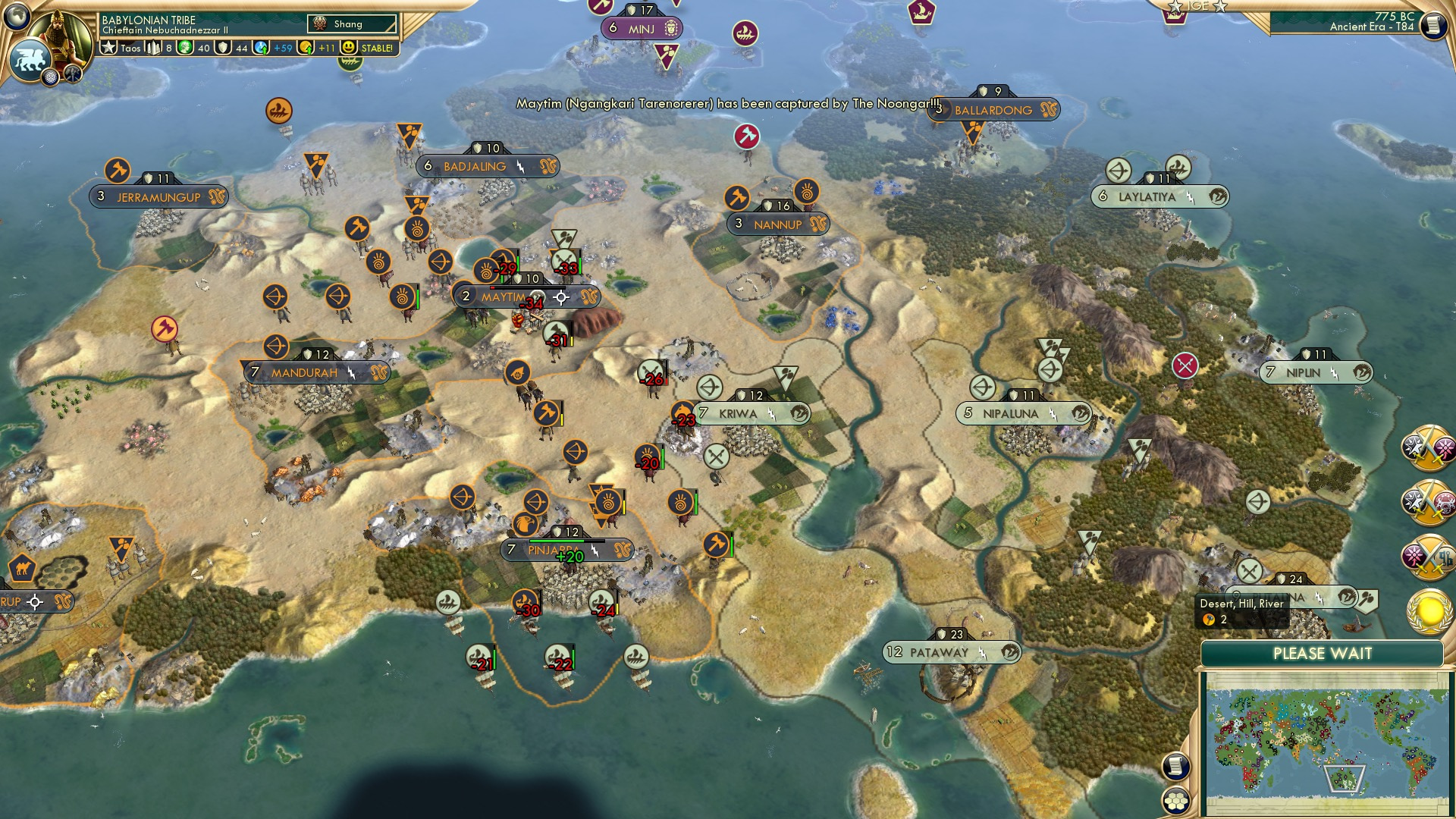The width and height of the screenshot is (1456, 819).
Task: Expand the Maytim city banner
Action: click(x=504, y=297)
